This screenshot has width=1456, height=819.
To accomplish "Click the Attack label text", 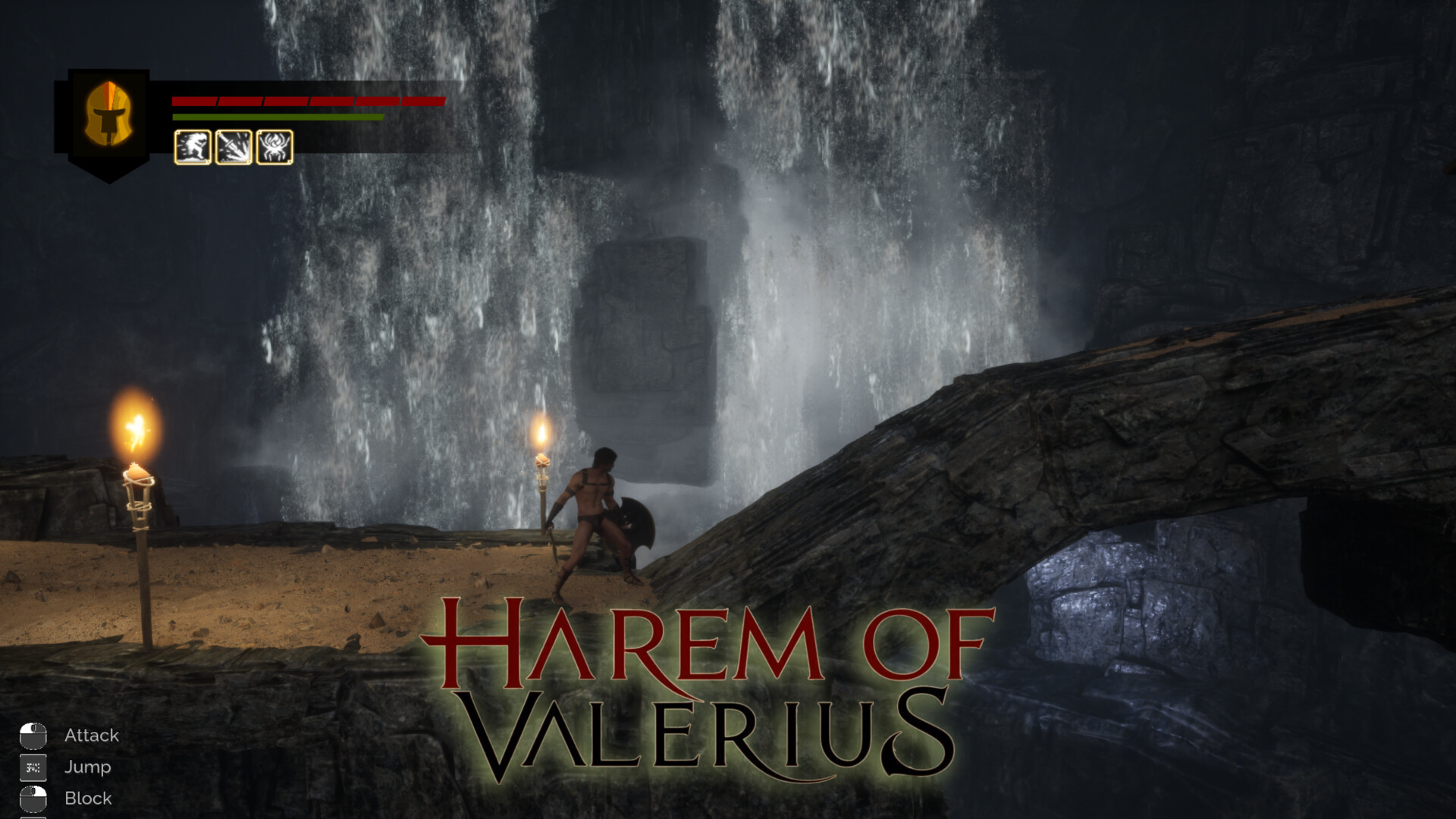I will click(x=93, y=735).
